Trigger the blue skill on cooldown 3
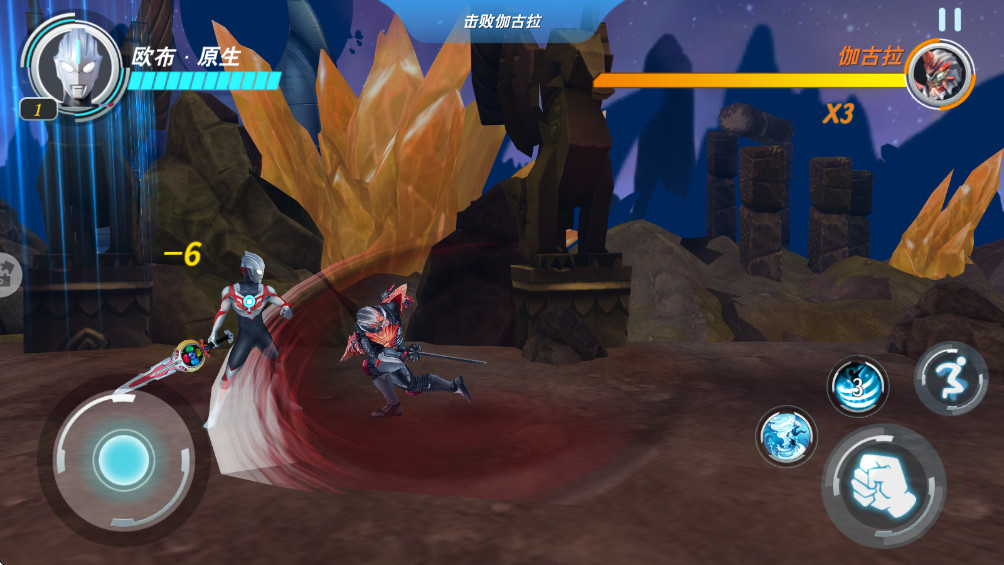This screenshot has height=565, width=1004. pos(857,386)
